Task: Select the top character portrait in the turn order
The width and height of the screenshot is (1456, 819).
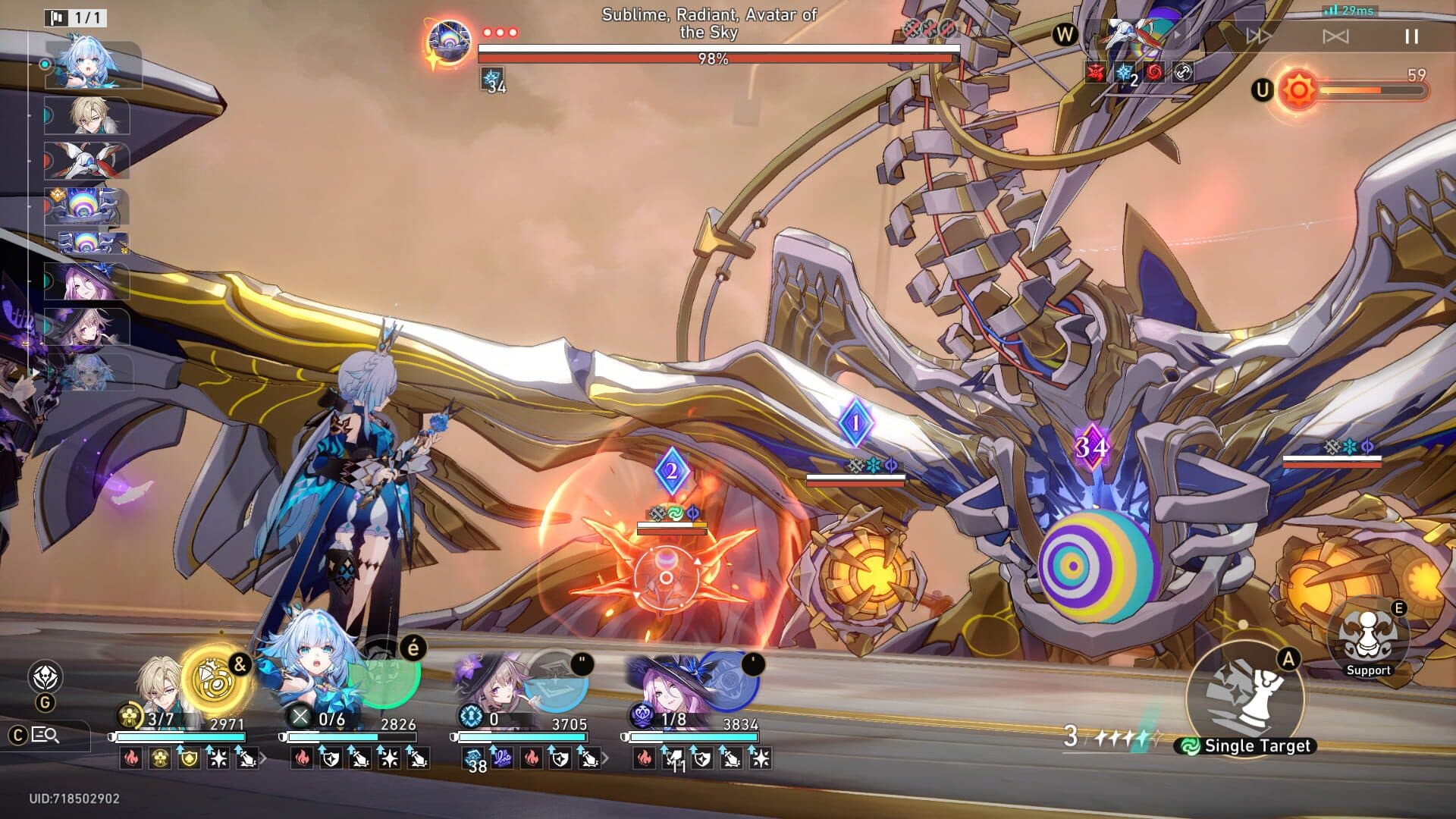Action: (91, 64)
